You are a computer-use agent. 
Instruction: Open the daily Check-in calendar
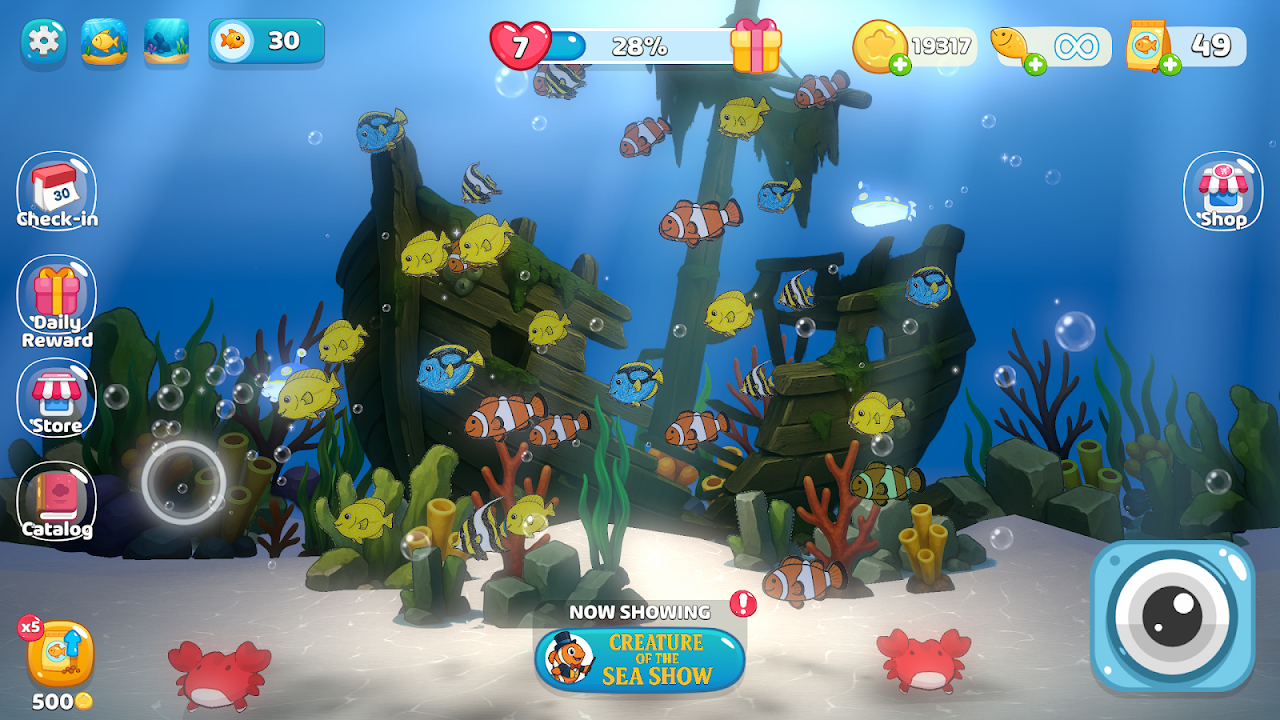57,190
